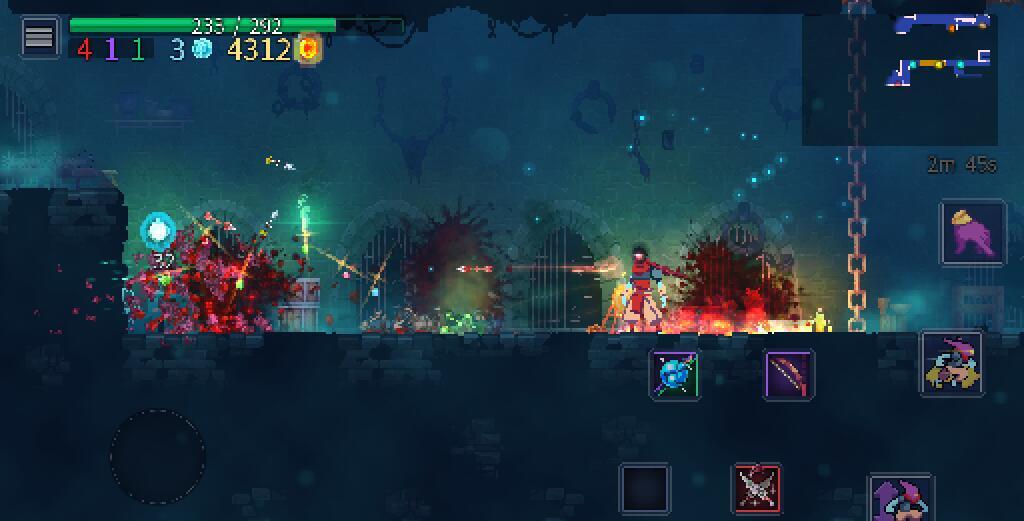
Task: Tap the jump arrow button
Action: click(x=900, y=498)
